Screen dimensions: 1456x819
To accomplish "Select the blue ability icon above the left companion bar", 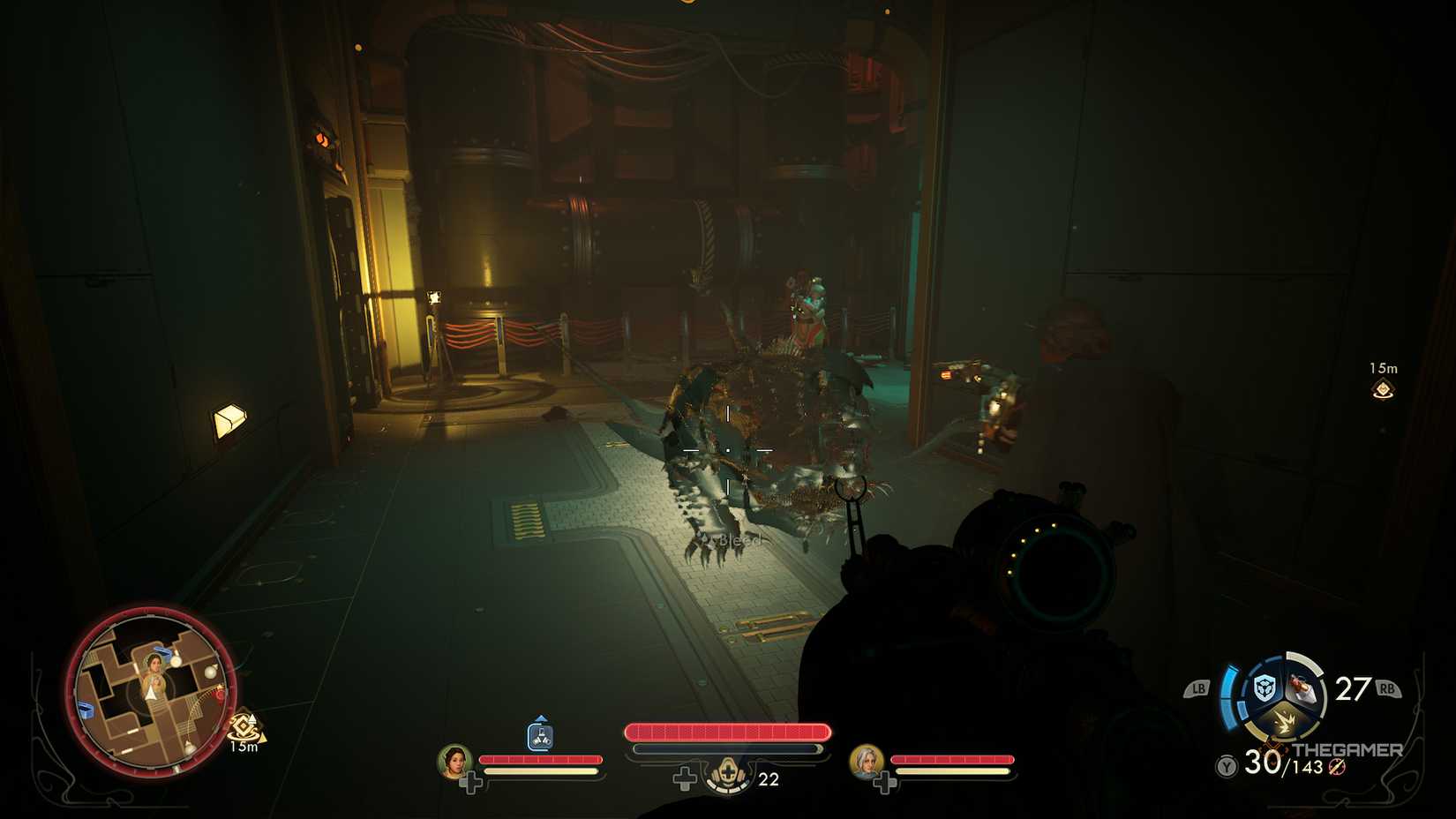I will [x=540, y=735].
